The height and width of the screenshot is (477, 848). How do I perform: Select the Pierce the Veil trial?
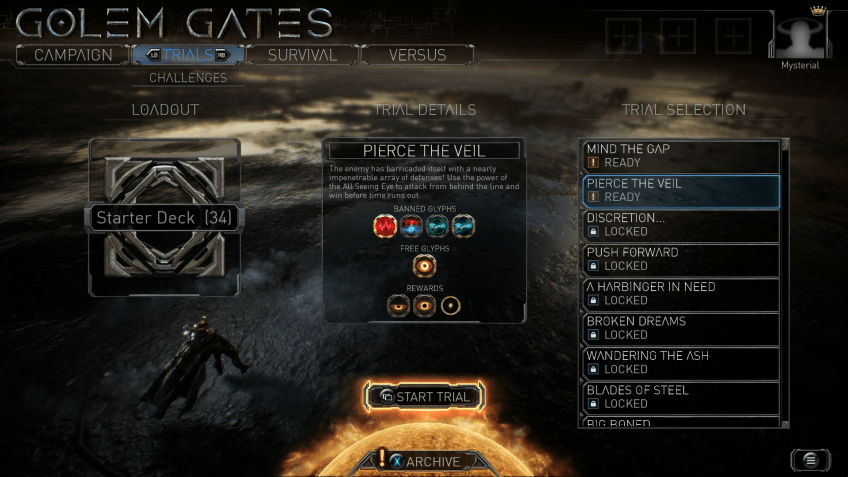pos(680,190)
